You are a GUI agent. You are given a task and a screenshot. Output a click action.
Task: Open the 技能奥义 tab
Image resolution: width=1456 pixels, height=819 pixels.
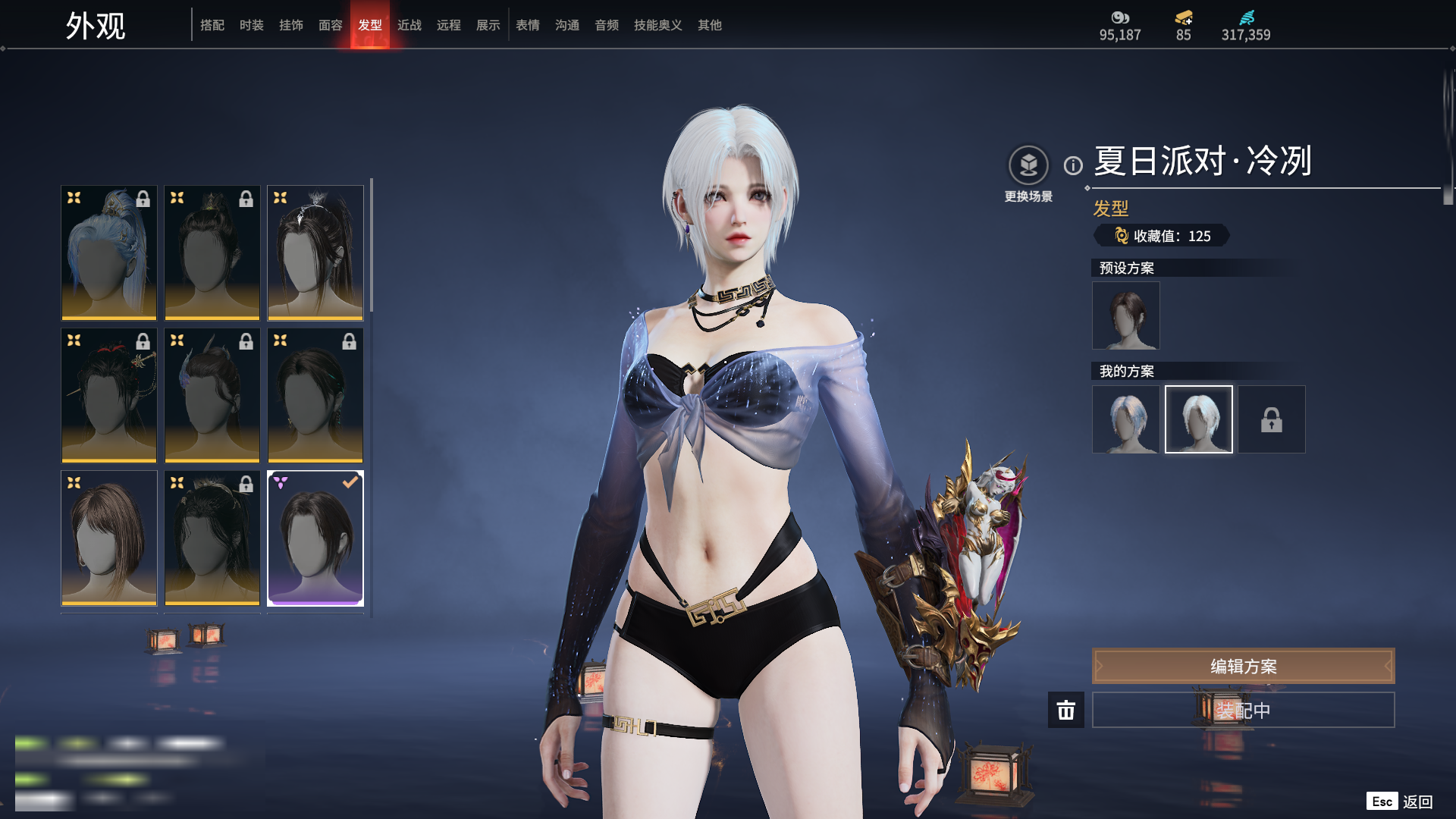point(657,25)
